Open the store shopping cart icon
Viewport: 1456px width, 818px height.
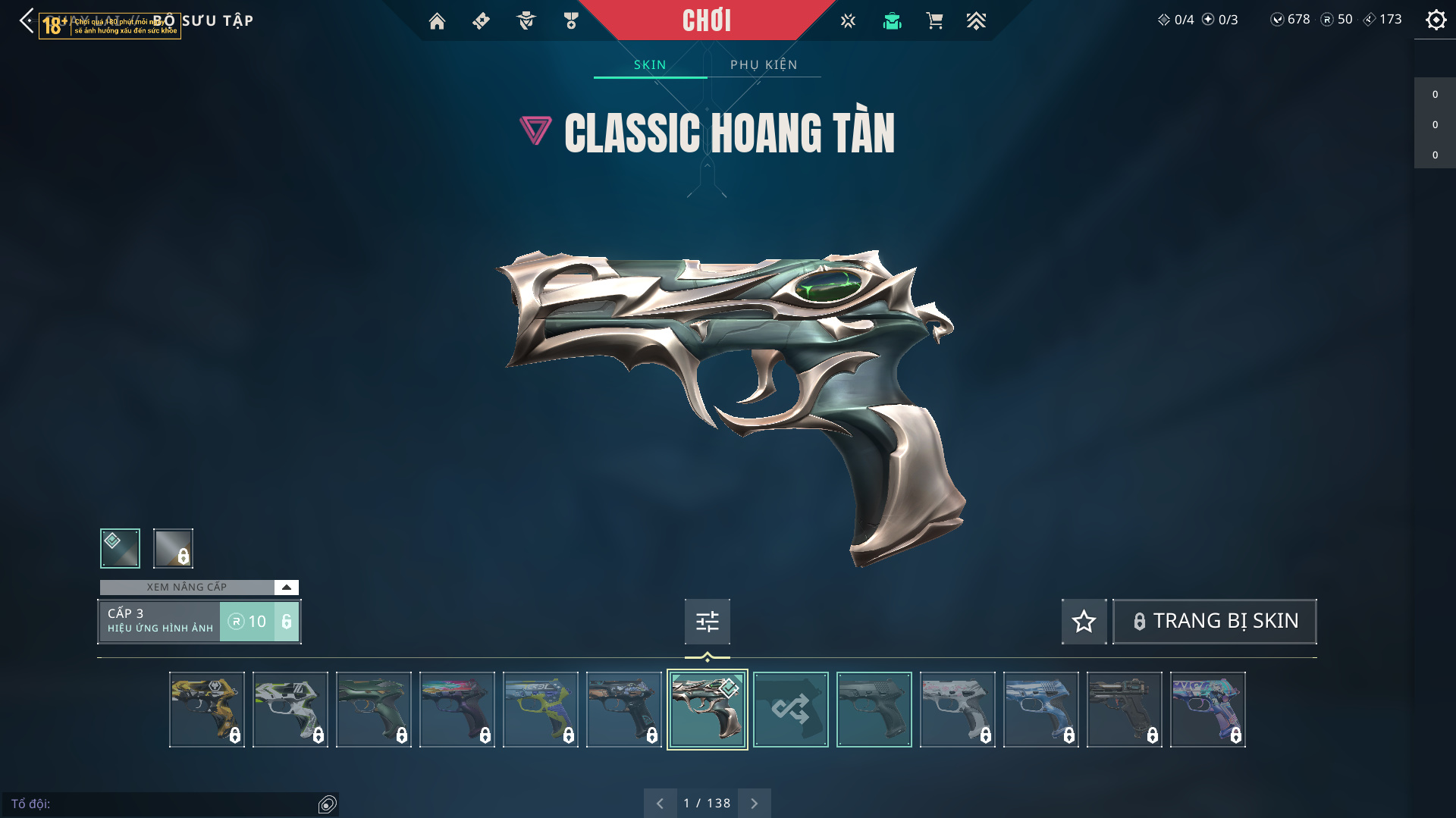tap(934, 21)
